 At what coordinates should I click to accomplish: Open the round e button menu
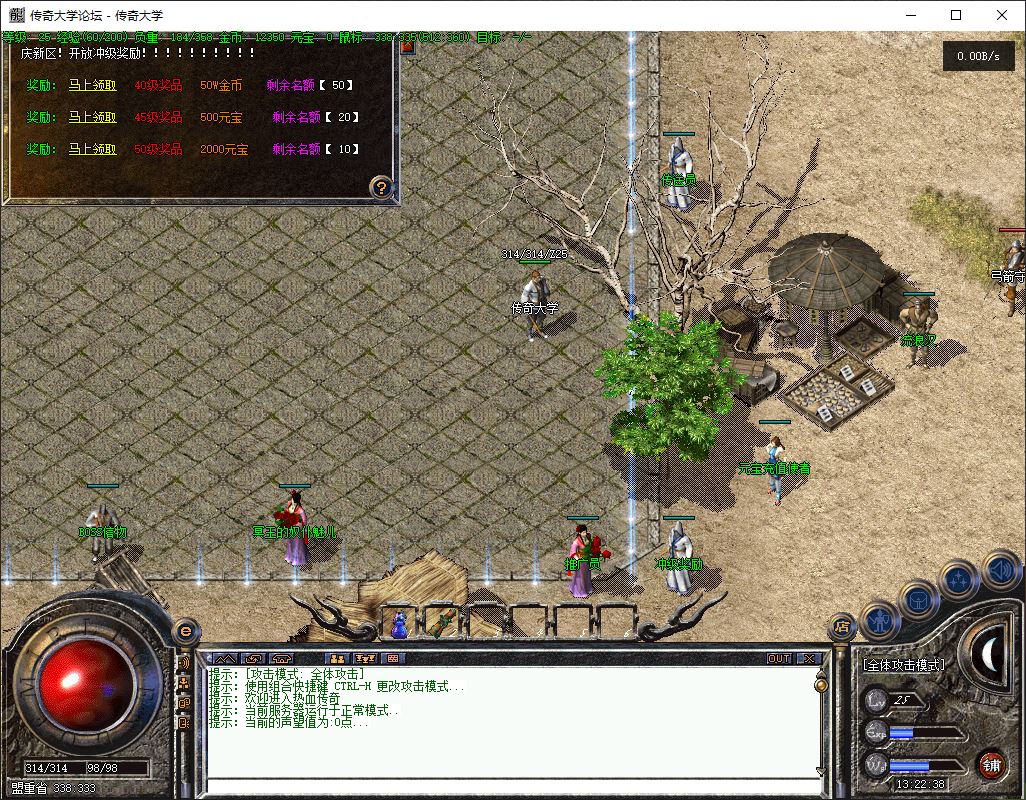click(x=185, y=631)
